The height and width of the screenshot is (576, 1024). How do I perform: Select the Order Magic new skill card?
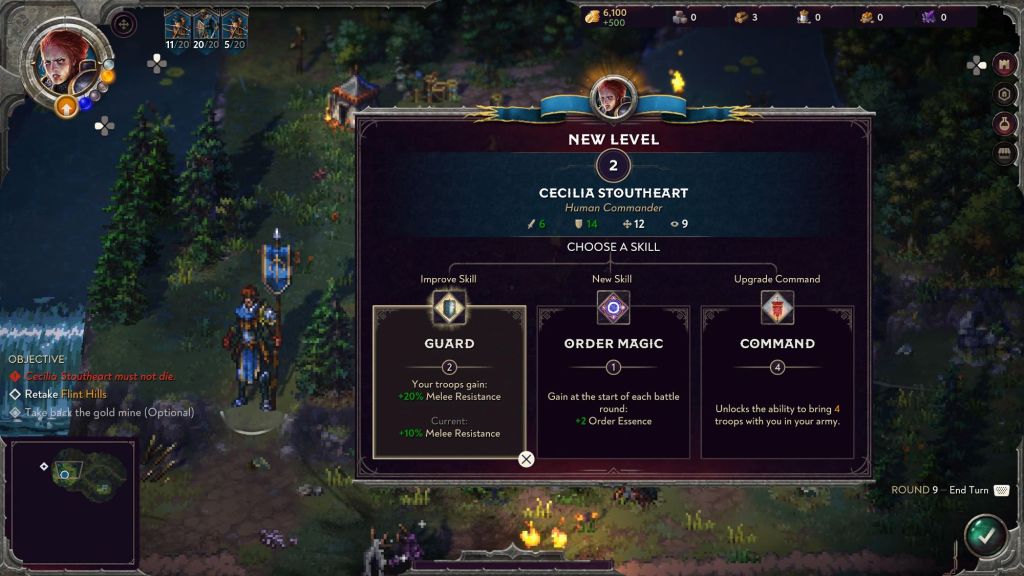pyautogui.click(x=613, y=382)
